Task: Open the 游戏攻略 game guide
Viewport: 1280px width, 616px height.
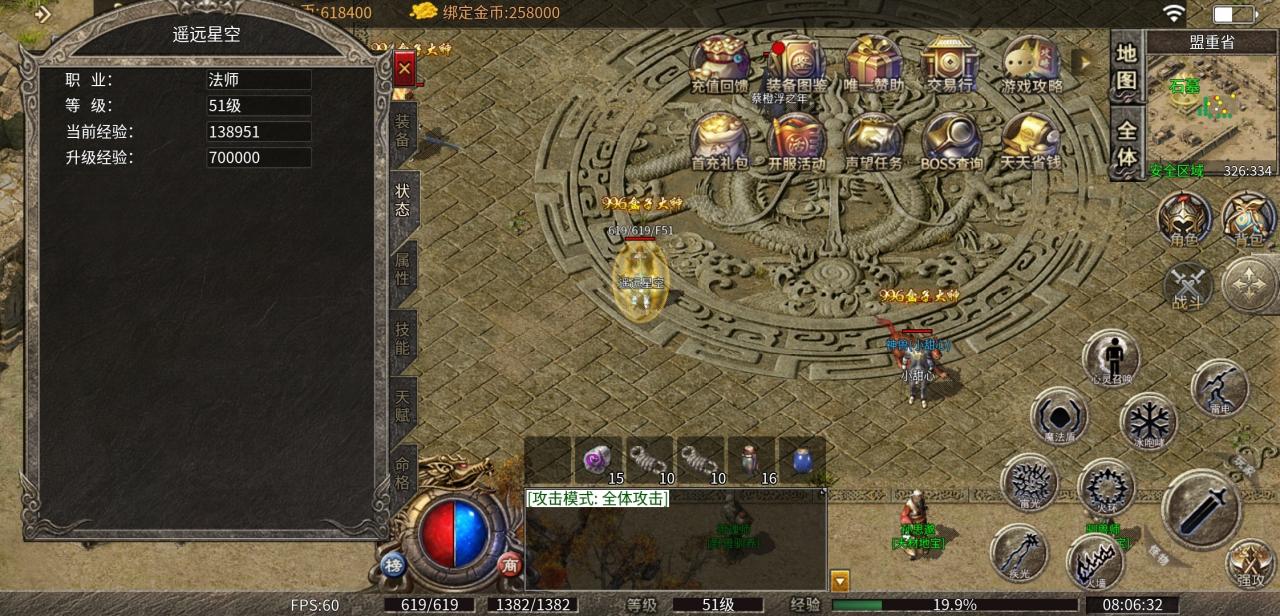Action: click(x=1032, y=63)
